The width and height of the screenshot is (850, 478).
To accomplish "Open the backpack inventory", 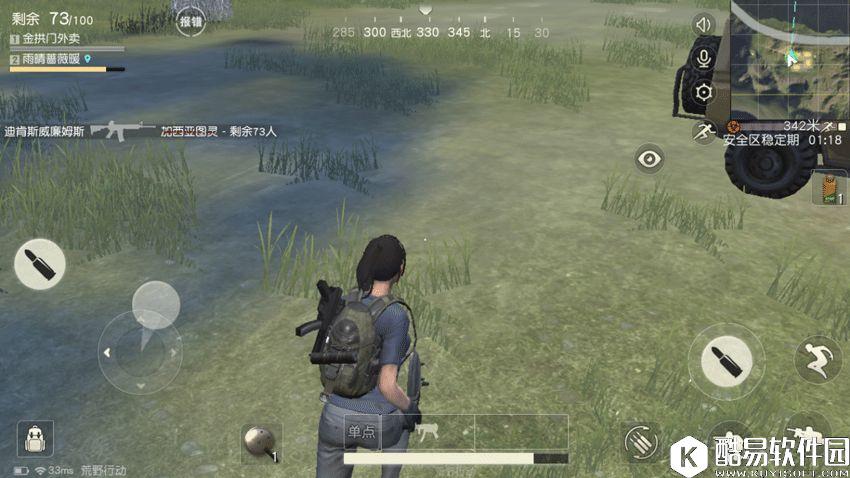I will [x=35, y=438].
